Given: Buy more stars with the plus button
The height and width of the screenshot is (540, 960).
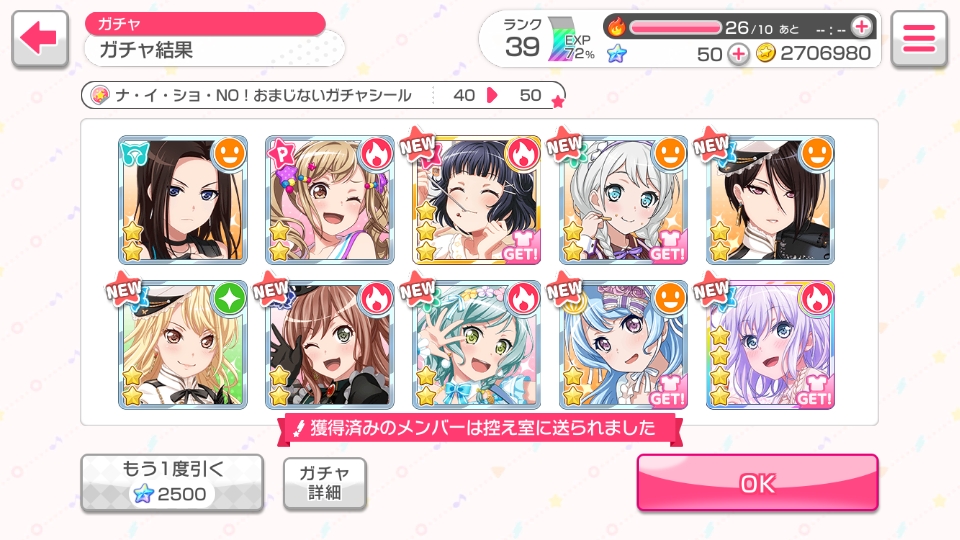Looking at the screenshot, I should (x=738, y=54).
